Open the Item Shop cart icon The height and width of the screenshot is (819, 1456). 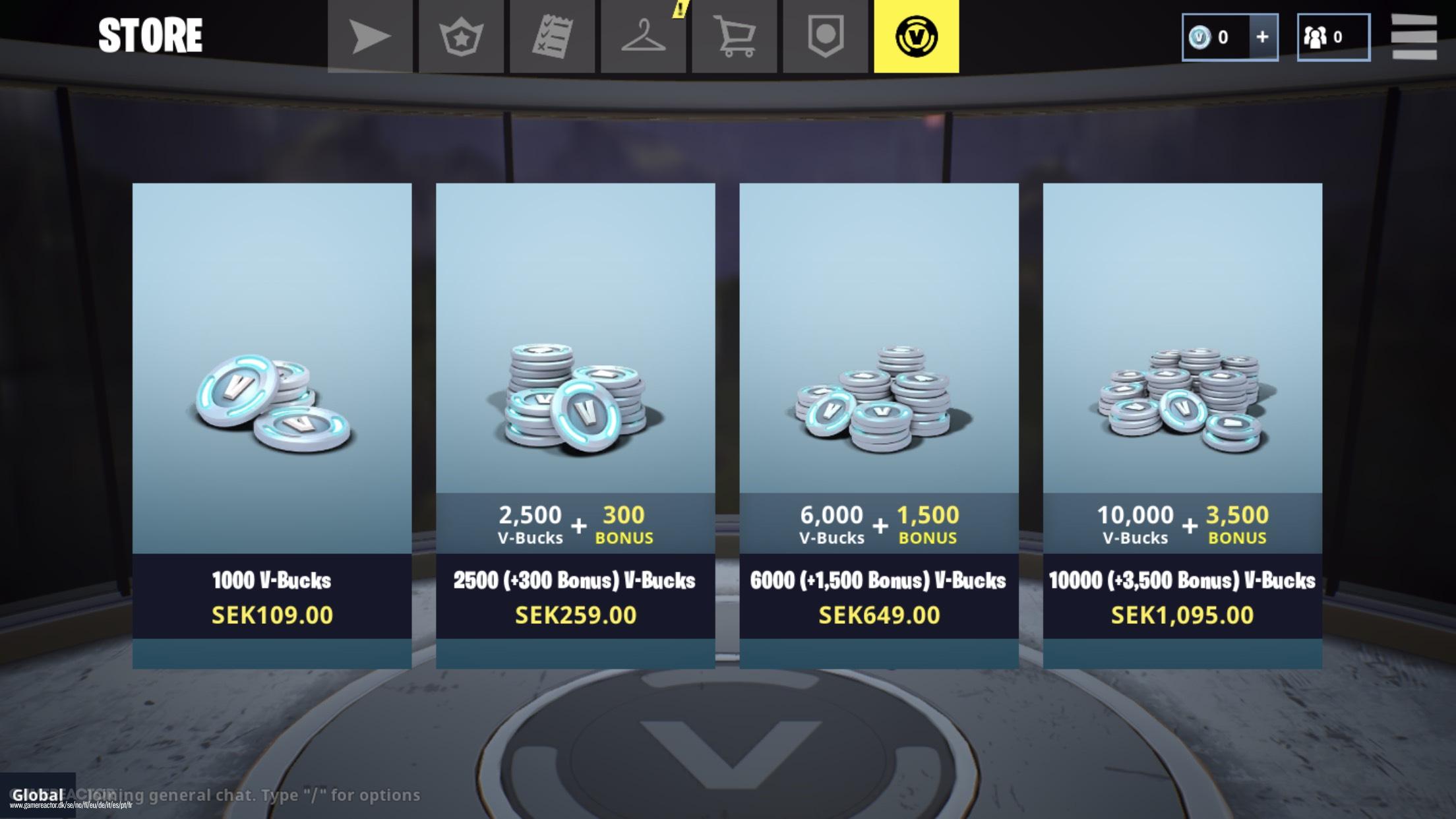point(735,36)
